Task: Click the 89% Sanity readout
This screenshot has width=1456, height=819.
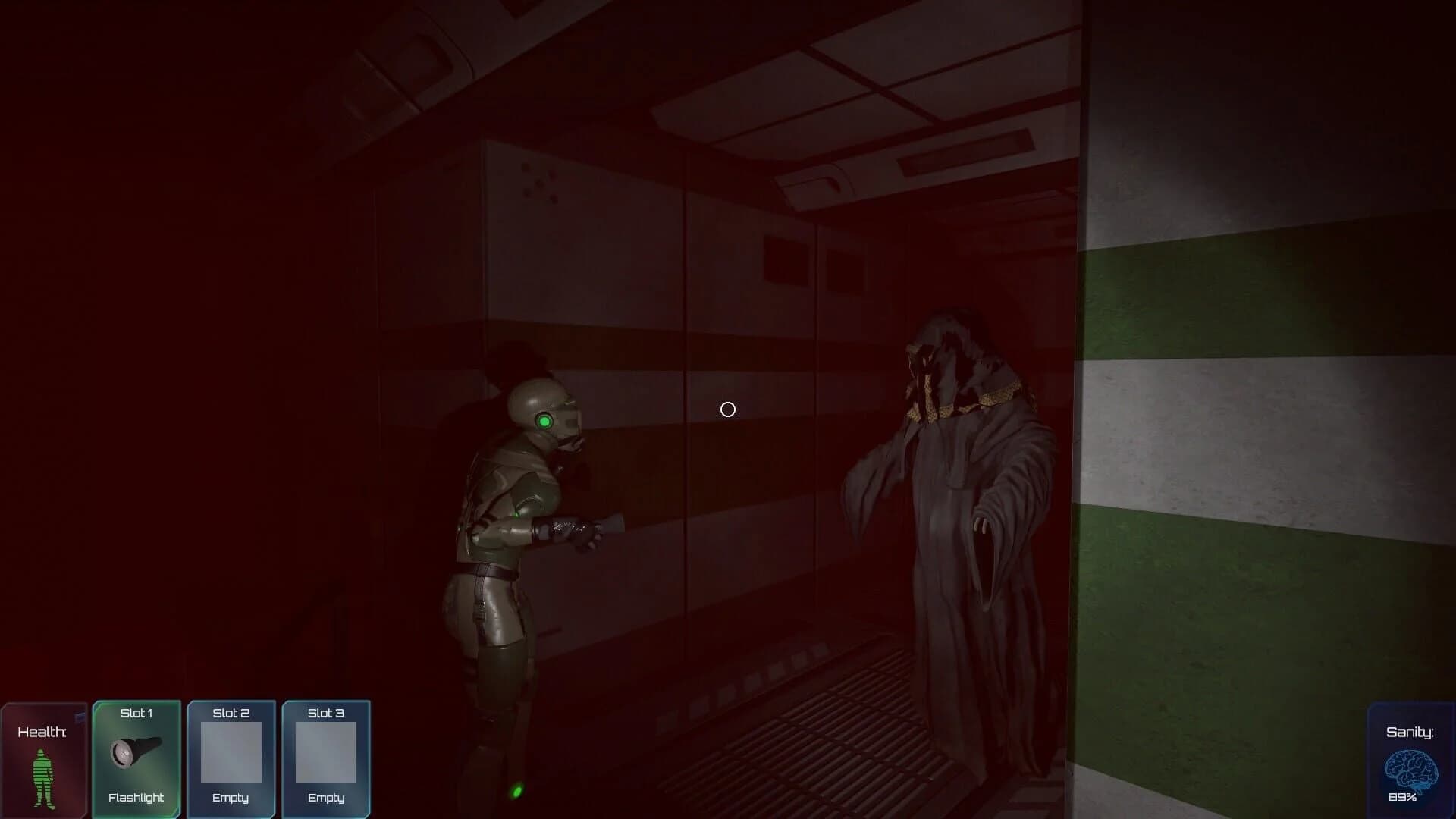Action: (1404, 799)
